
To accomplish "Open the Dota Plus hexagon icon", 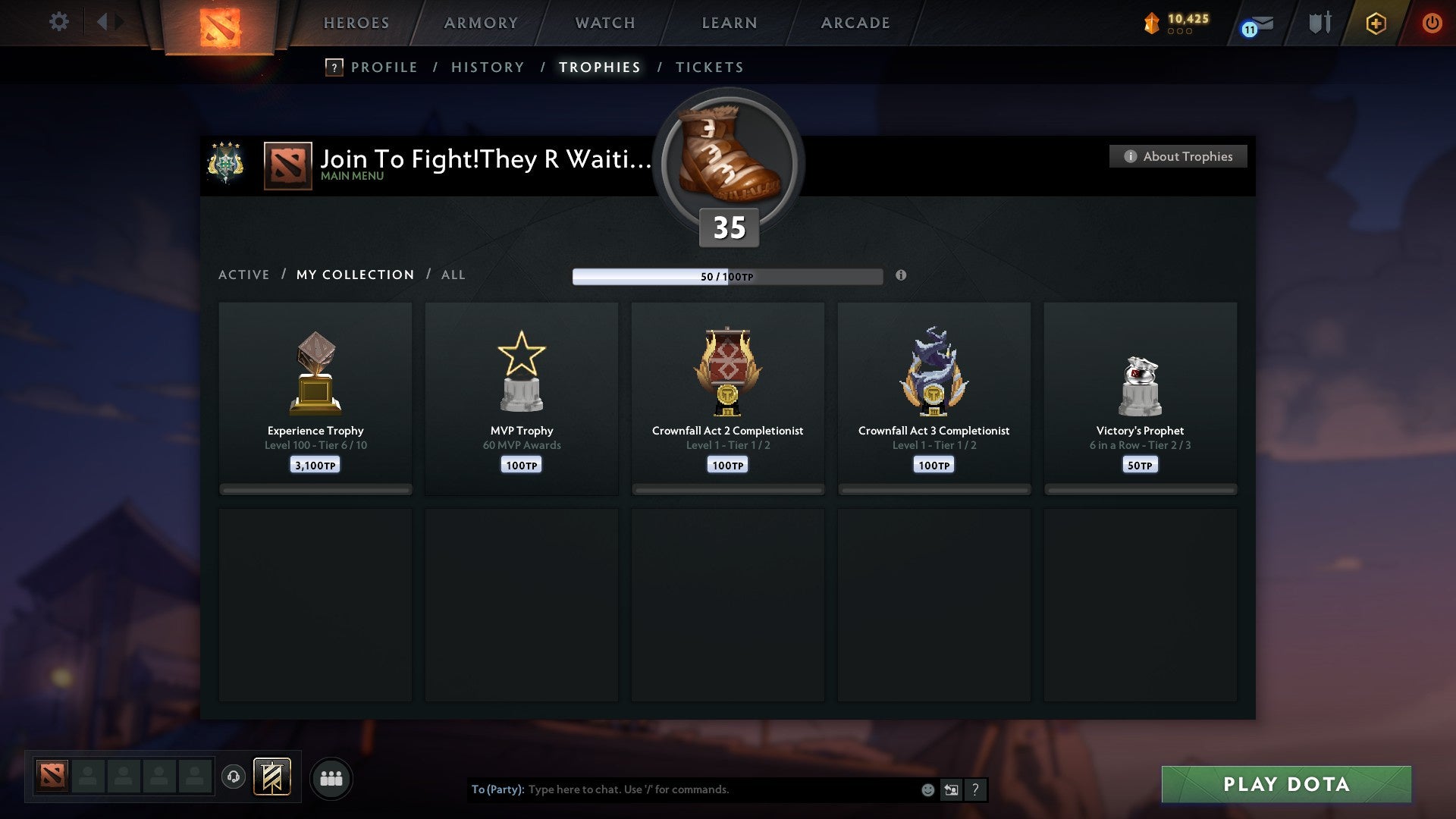I will (1375, 23).
